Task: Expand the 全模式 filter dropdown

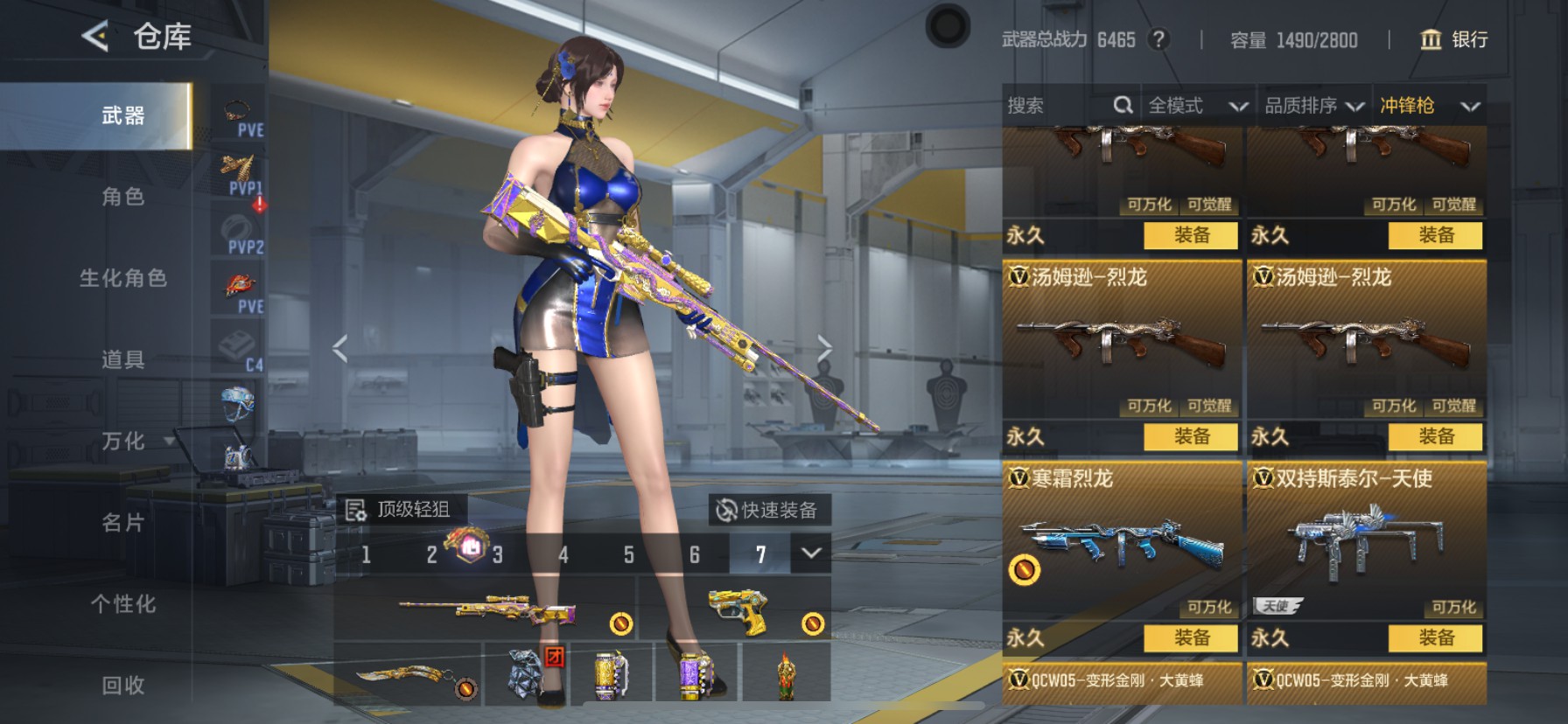Action: [1197, 105]
